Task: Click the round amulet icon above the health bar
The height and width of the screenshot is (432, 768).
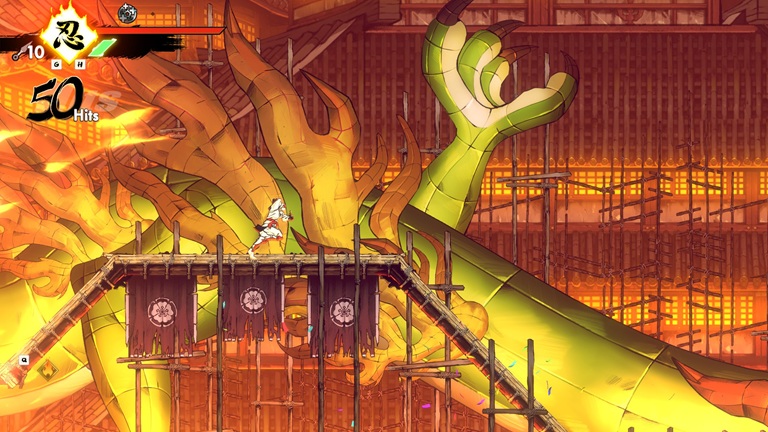Action: [x=127, y=13]
